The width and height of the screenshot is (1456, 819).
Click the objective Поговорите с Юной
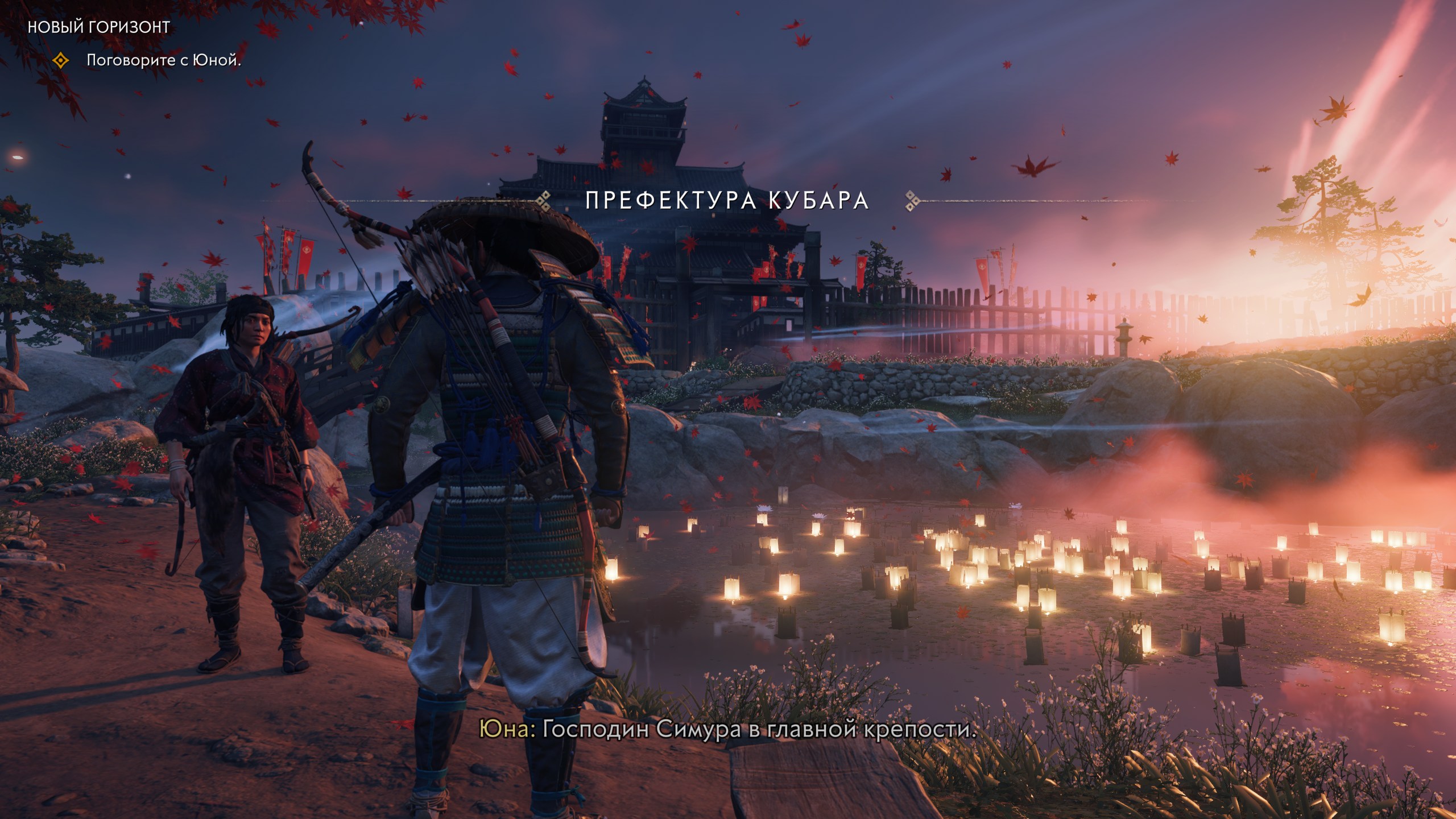coord(164,60)
